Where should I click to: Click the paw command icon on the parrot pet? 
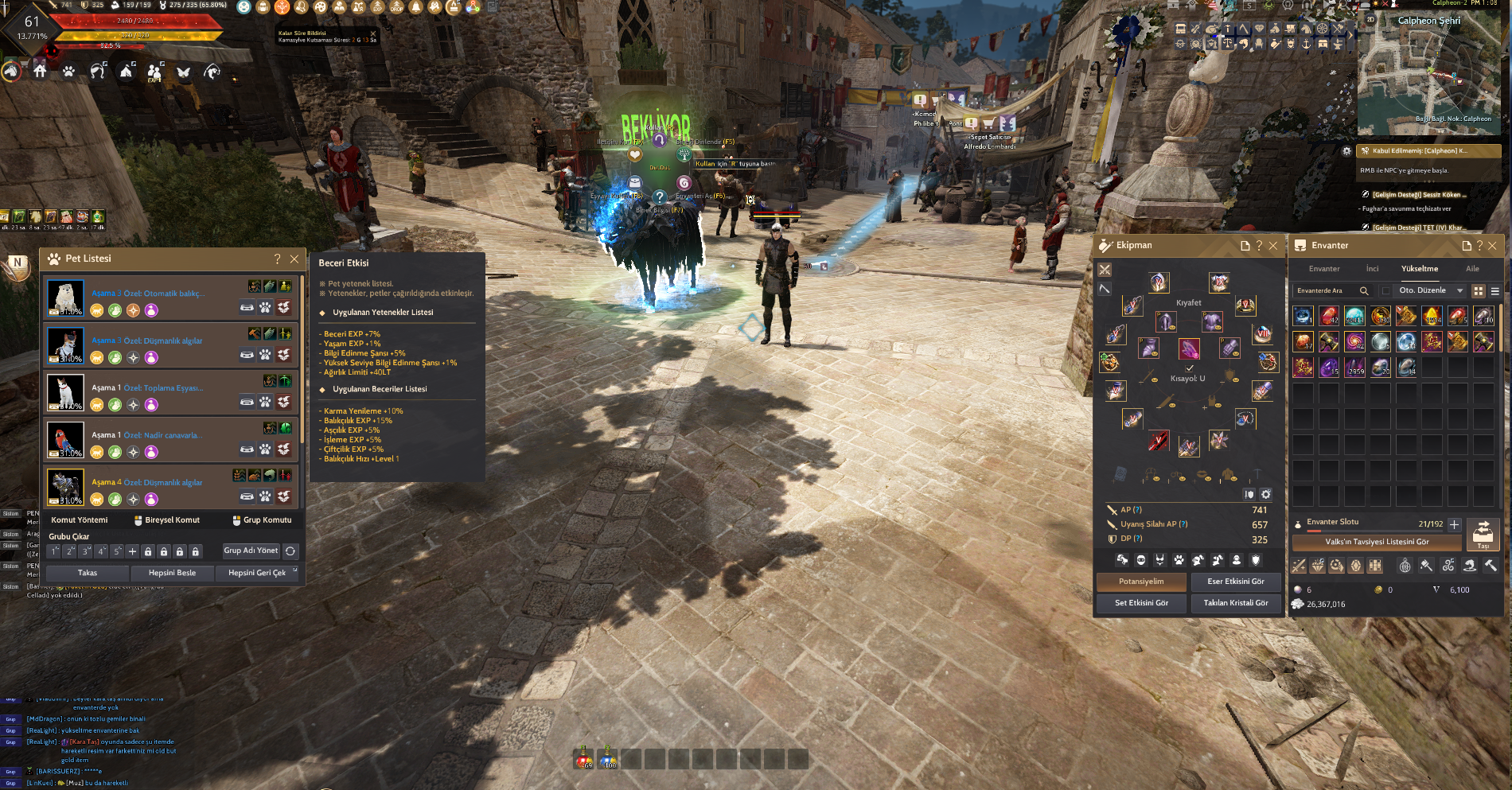pos(265,449)
